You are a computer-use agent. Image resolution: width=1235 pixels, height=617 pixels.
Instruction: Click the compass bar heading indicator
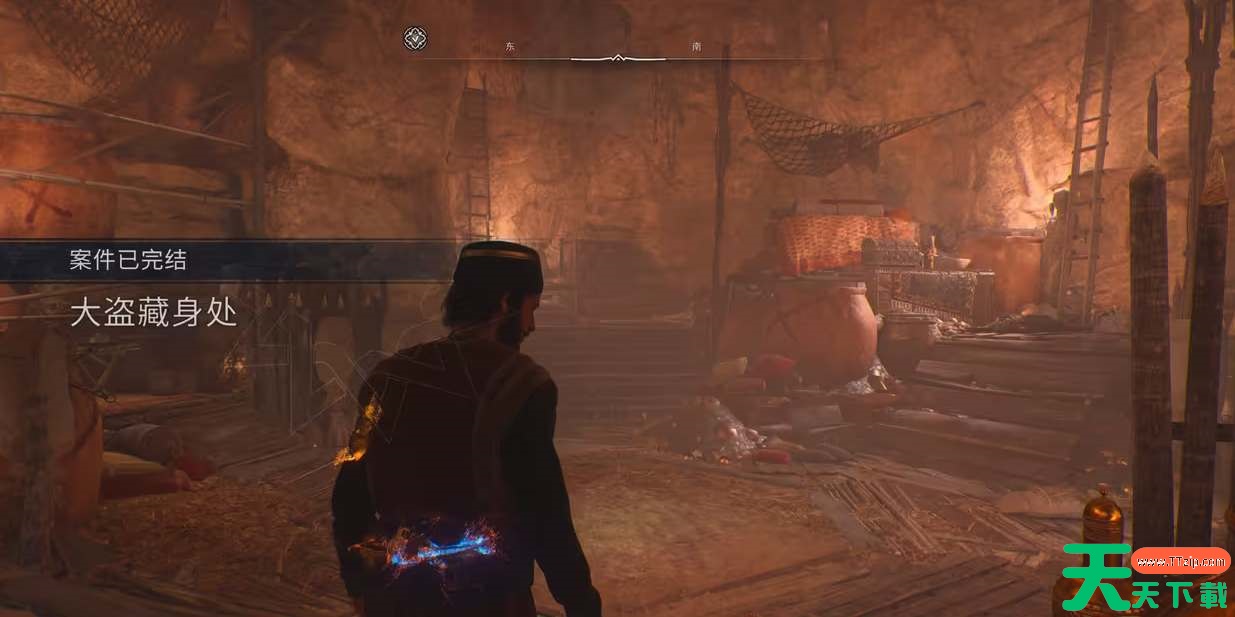pos(618,58)
